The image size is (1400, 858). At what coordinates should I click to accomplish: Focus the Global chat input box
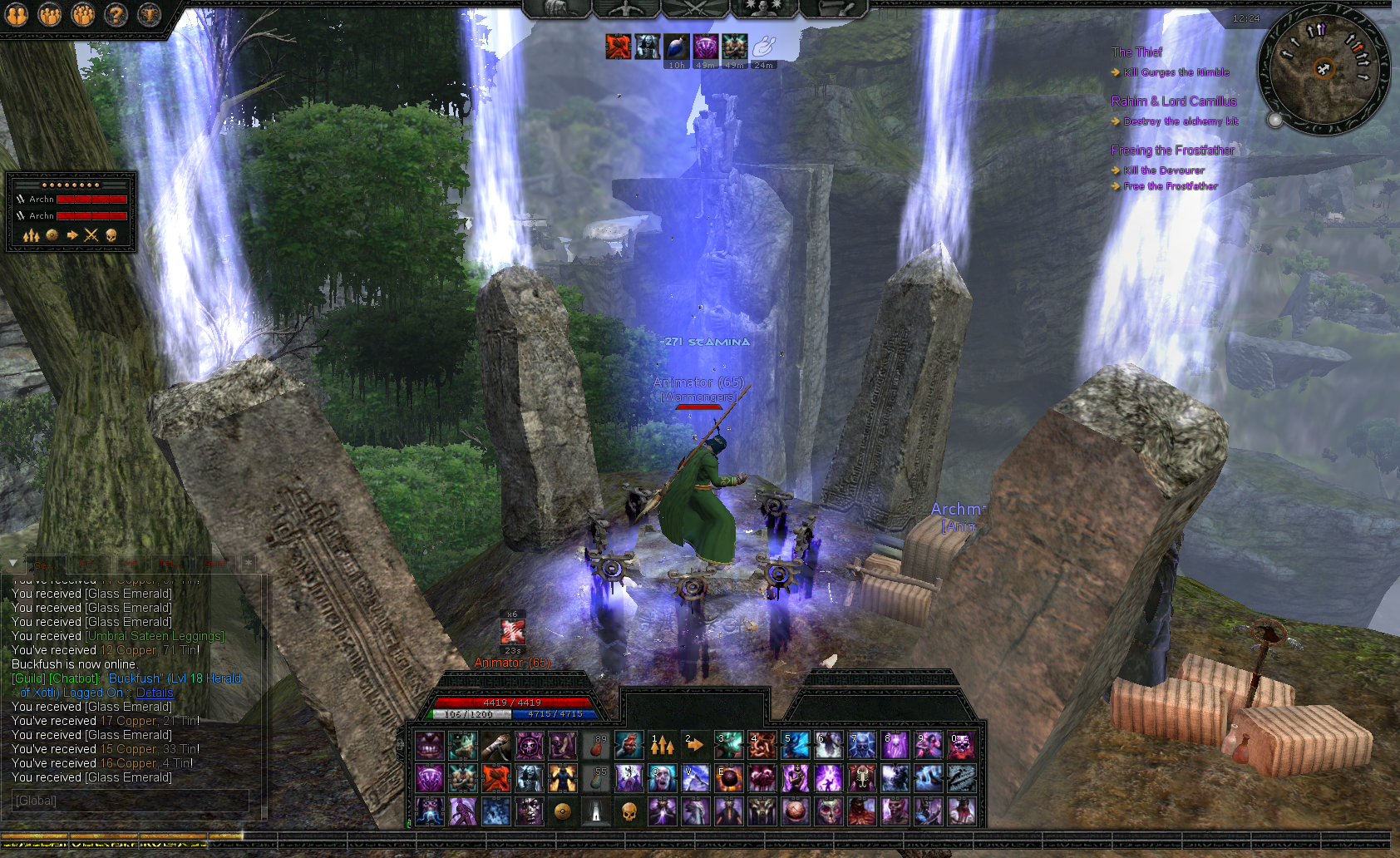tap(131, 801)
